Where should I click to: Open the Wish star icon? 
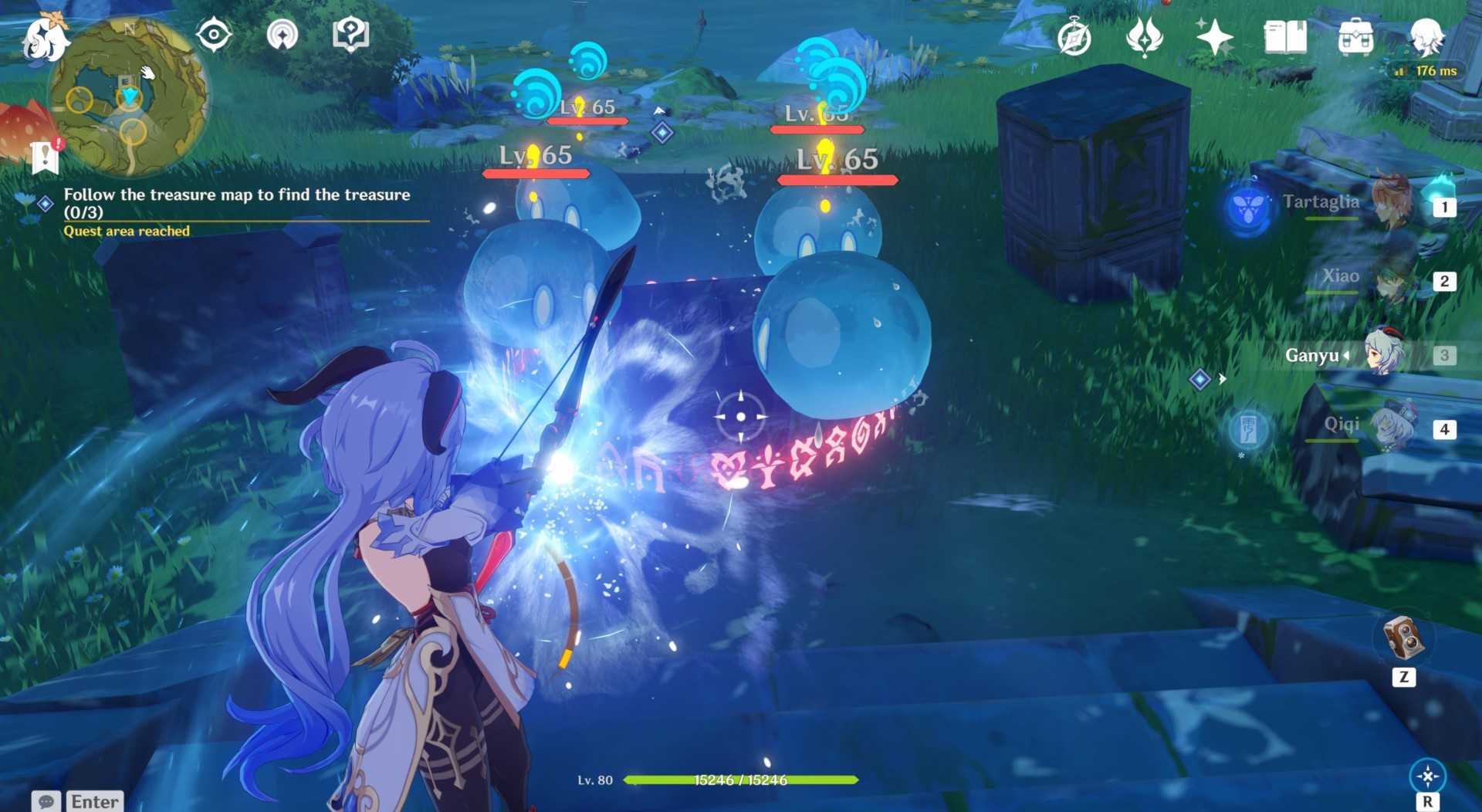1214,37
